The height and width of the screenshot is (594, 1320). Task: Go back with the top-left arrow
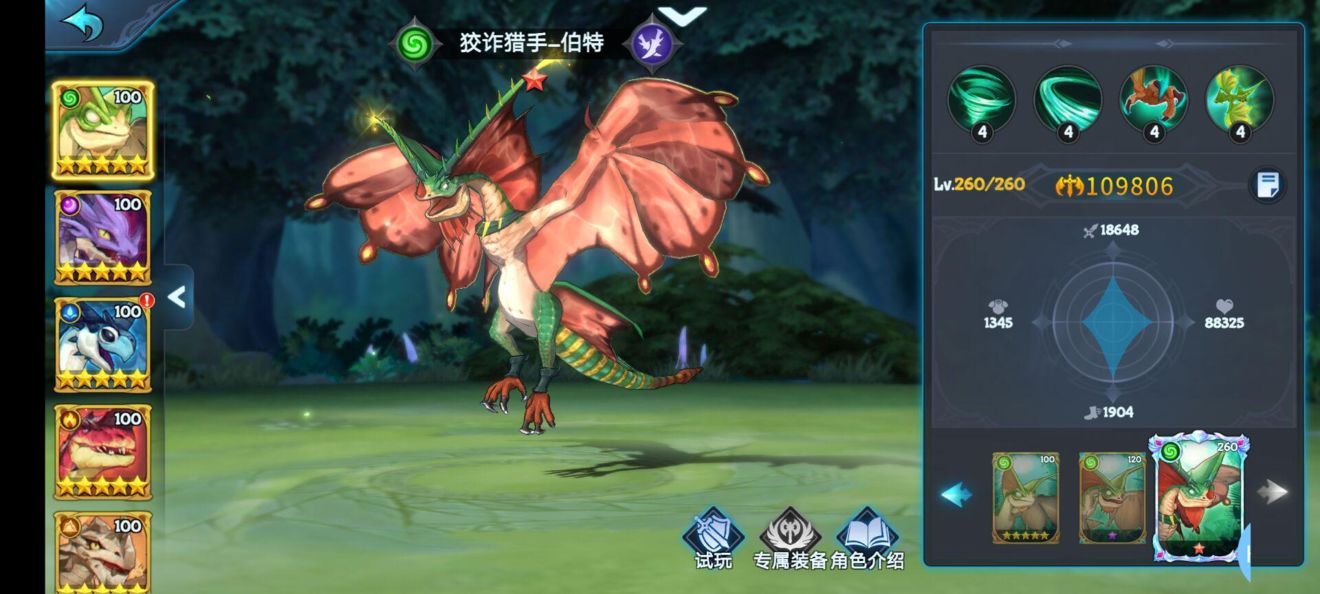[x=82, y=23]
